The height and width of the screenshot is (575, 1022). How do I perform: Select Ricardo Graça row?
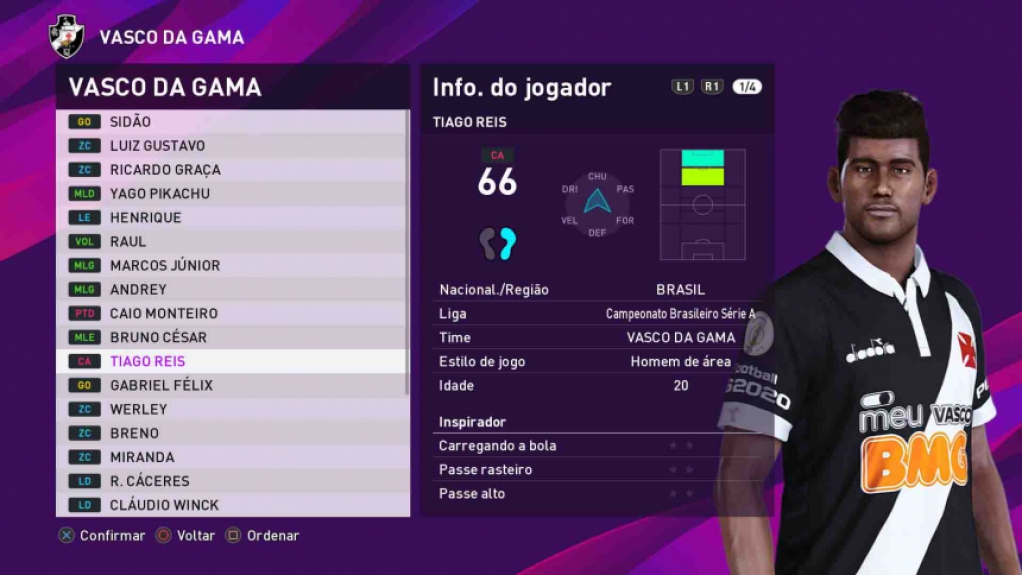click(x=232, y=170)
